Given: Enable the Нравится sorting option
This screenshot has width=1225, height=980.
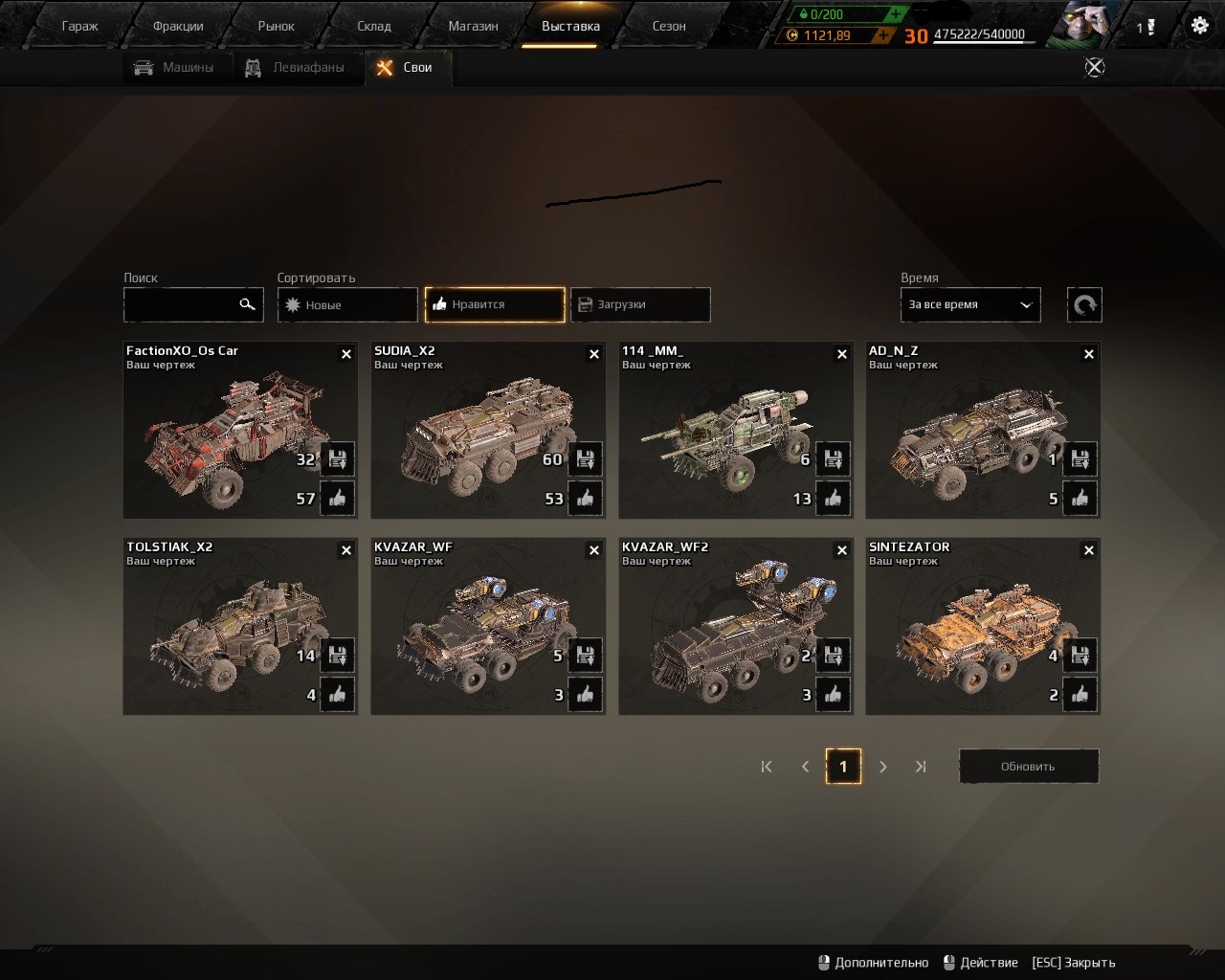Looking at the screenshot, I should [494, 304].
